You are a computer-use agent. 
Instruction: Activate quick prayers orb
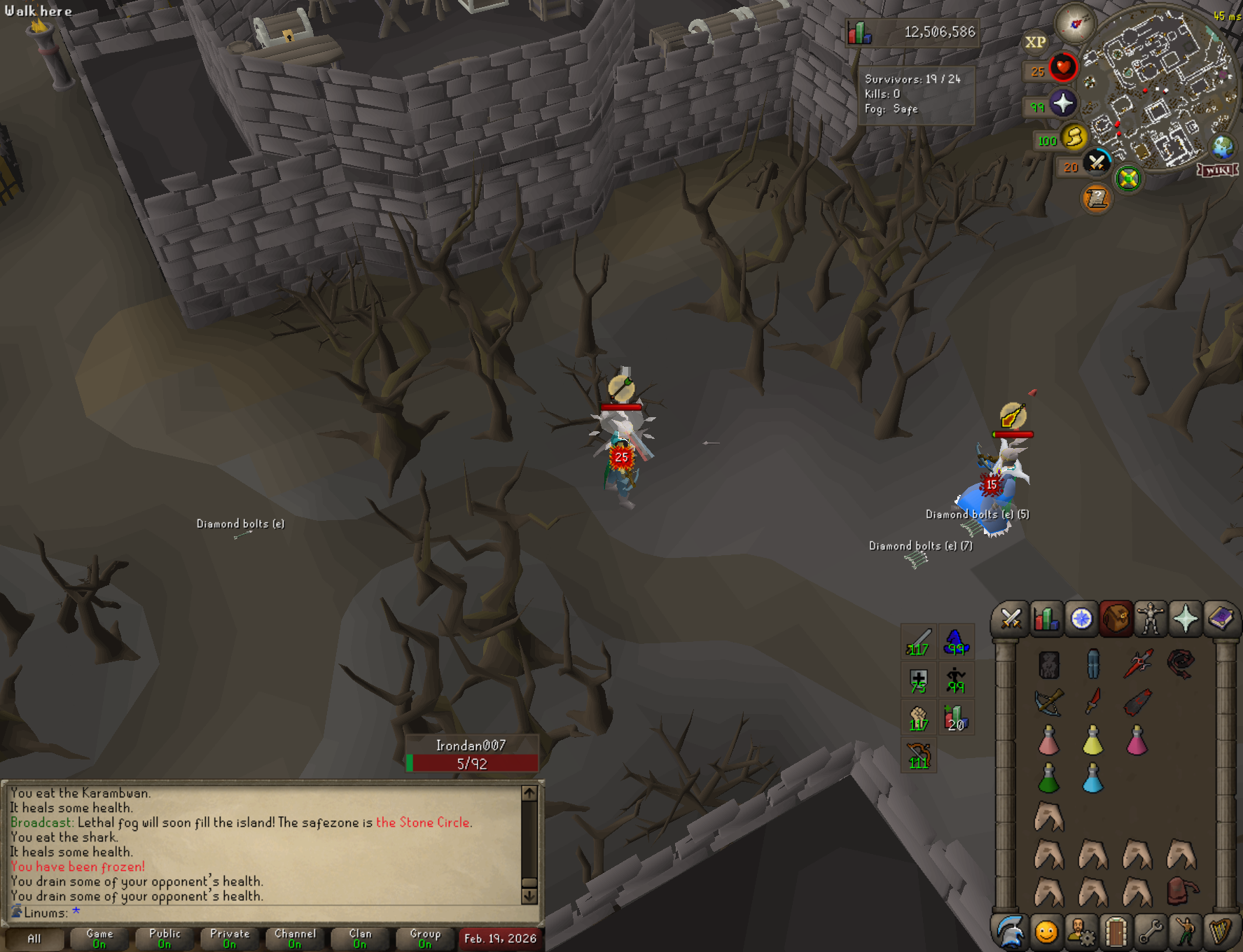(x=1063, y=104)
